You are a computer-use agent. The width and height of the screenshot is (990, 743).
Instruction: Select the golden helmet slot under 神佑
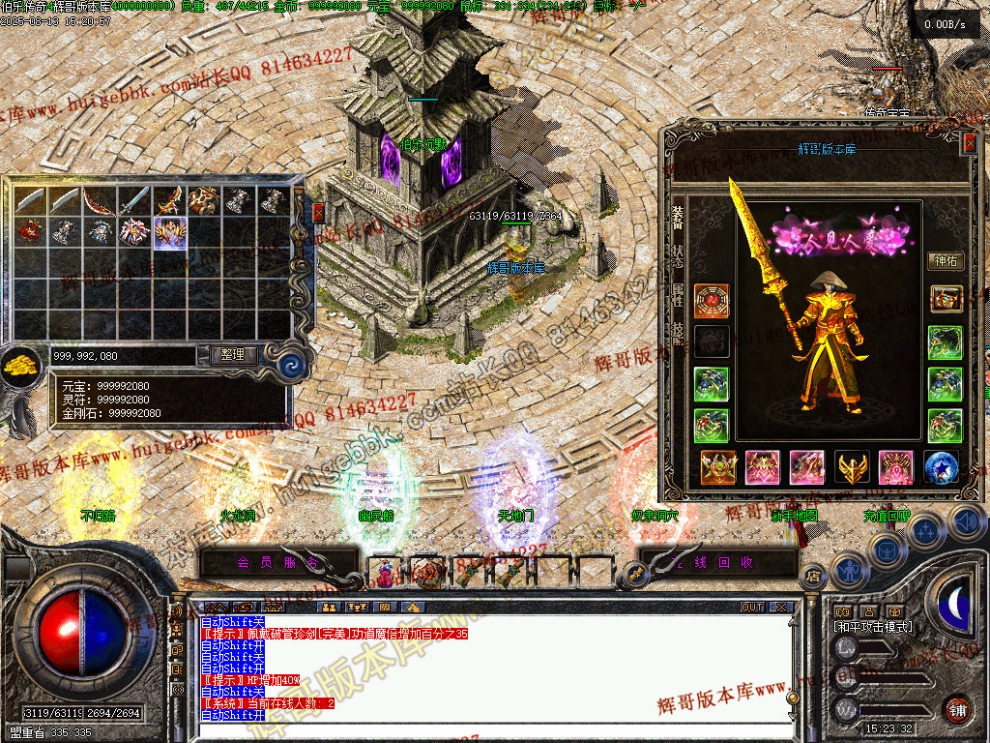945,300
